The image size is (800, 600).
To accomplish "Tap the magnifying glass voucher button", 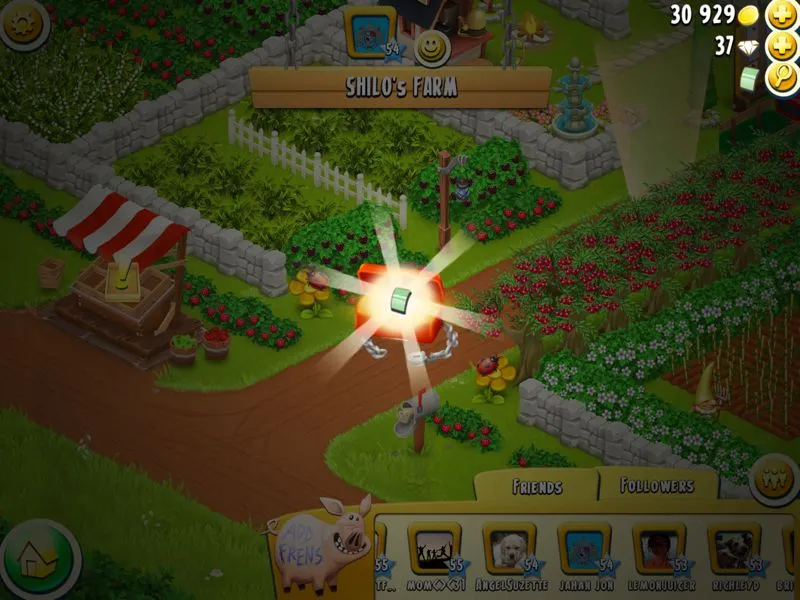I will coord(780,78).
